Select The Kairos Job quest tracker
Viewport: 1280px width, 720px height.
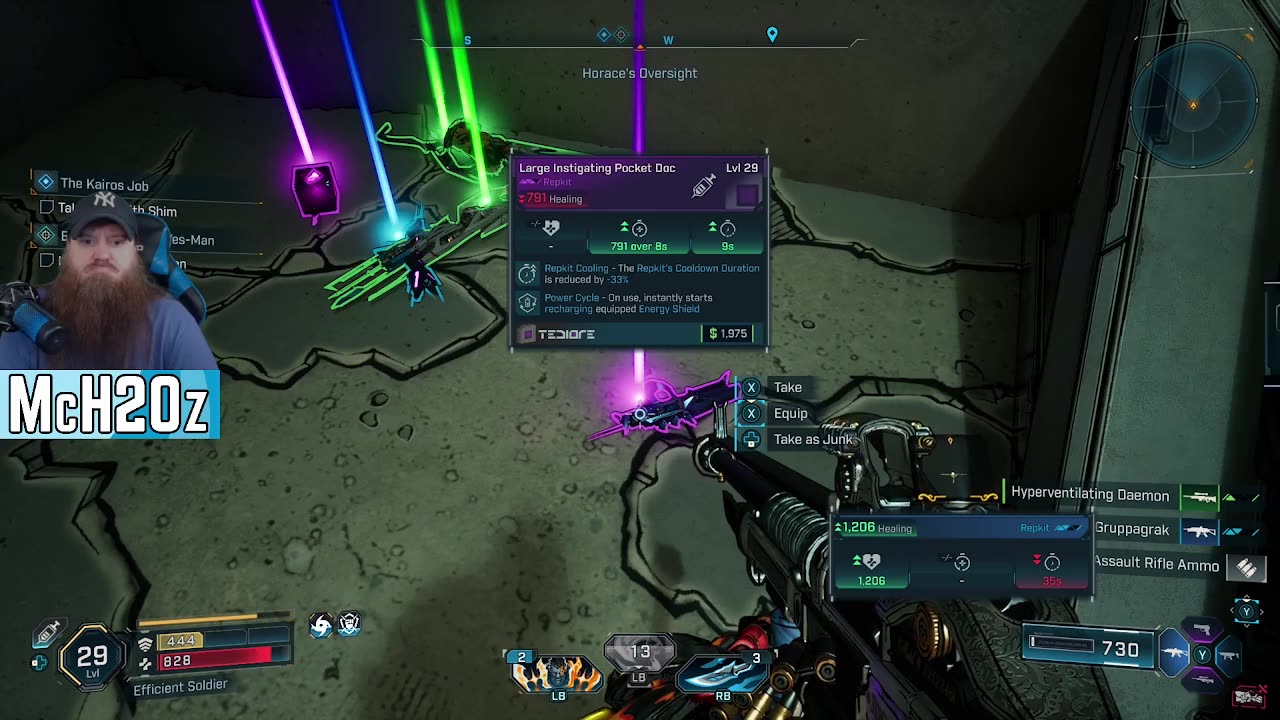click(103, 184)
